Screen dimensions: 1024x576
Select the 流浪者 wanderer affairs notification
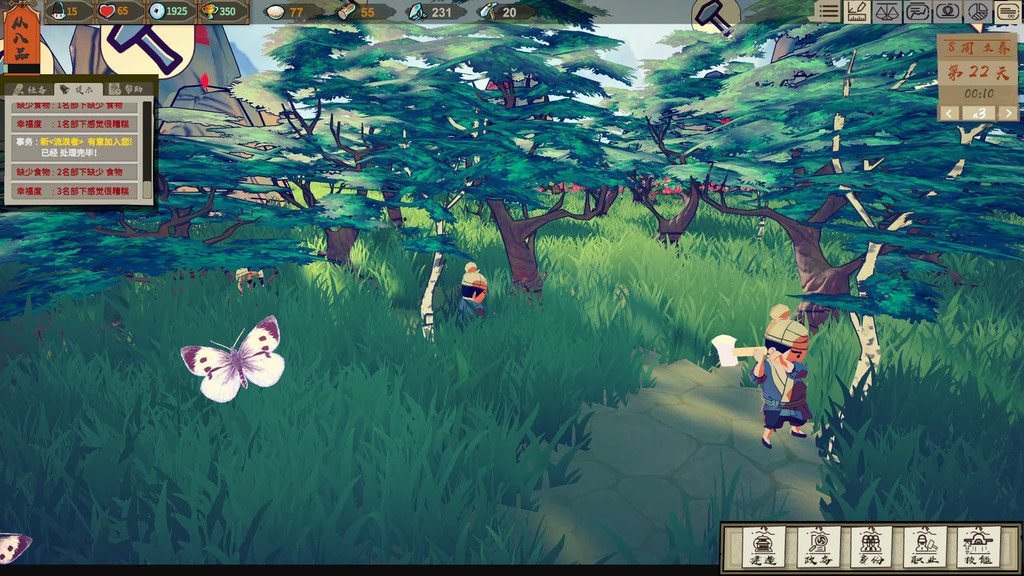(x=75, y=147)
